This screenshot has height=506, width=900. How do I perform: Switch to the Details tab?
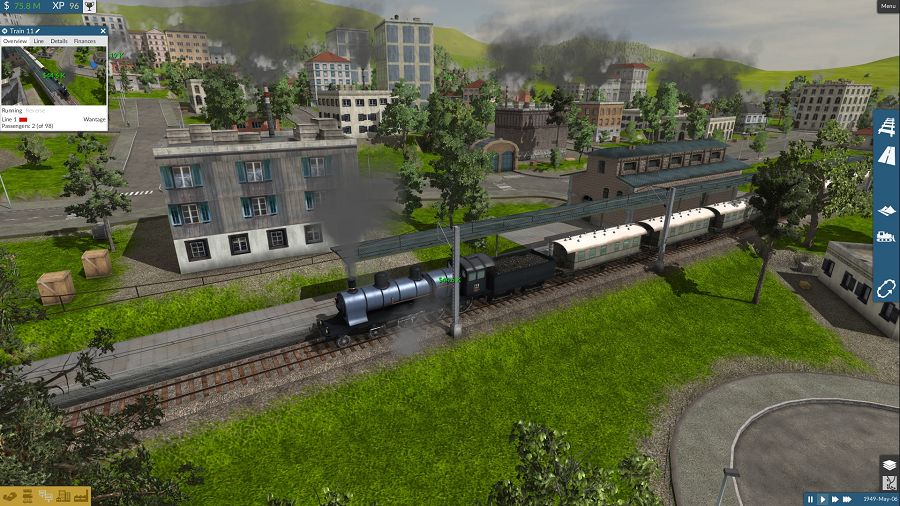(x=59, y=41)
